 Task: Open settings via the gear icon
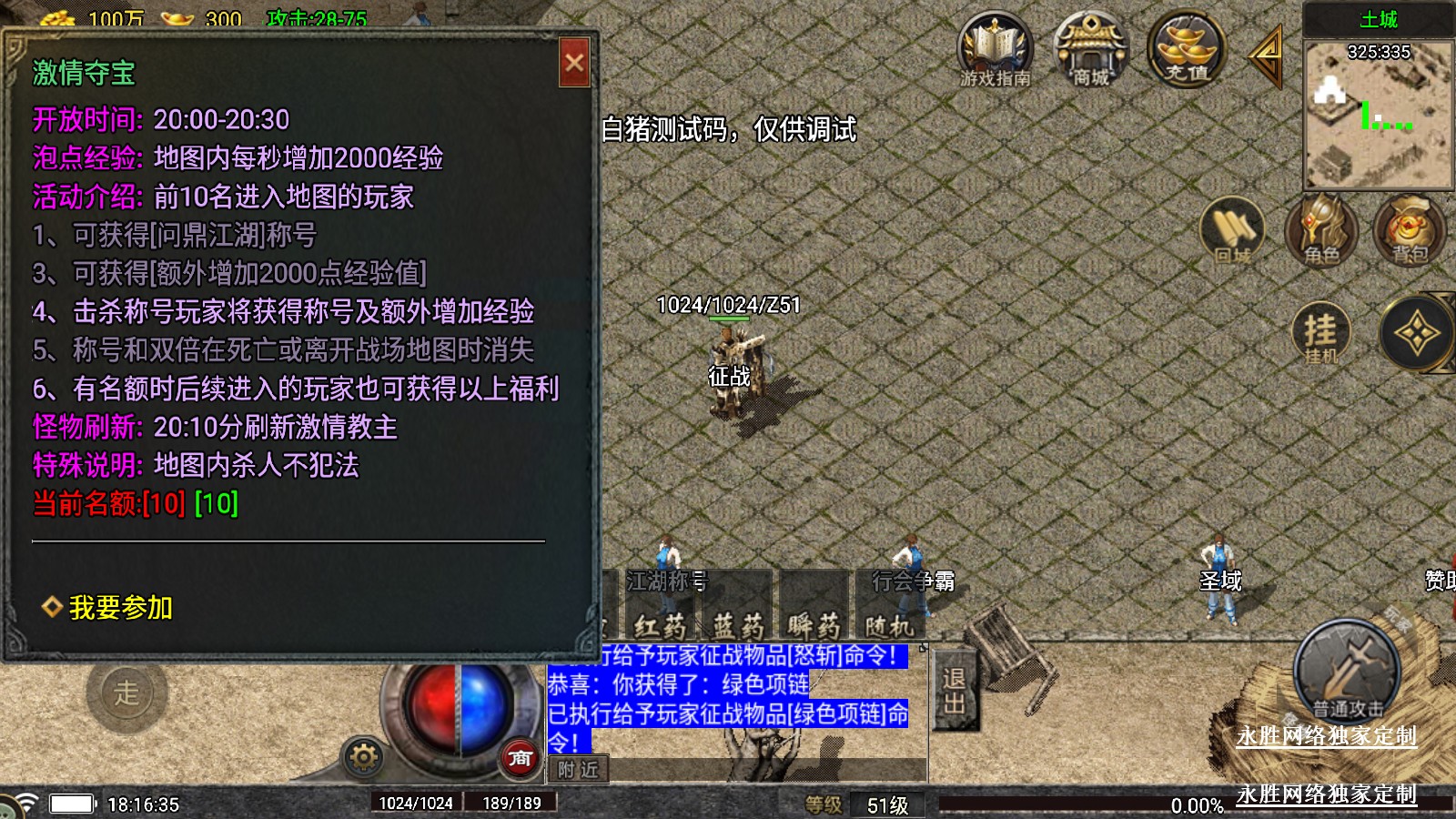363,756
